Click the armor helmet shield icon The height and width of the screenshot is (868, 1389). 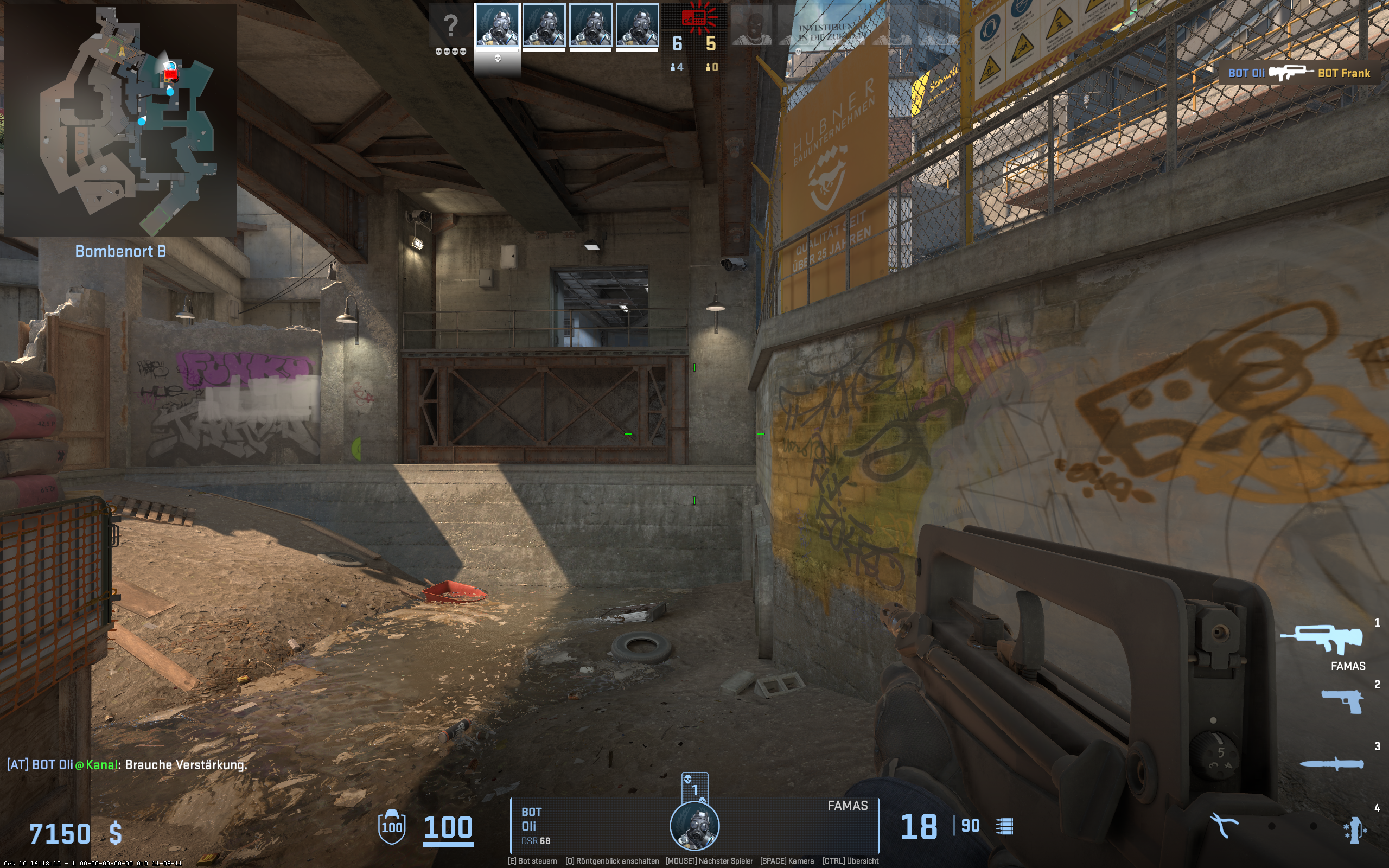pyautogui.click(x=392, y=827)
